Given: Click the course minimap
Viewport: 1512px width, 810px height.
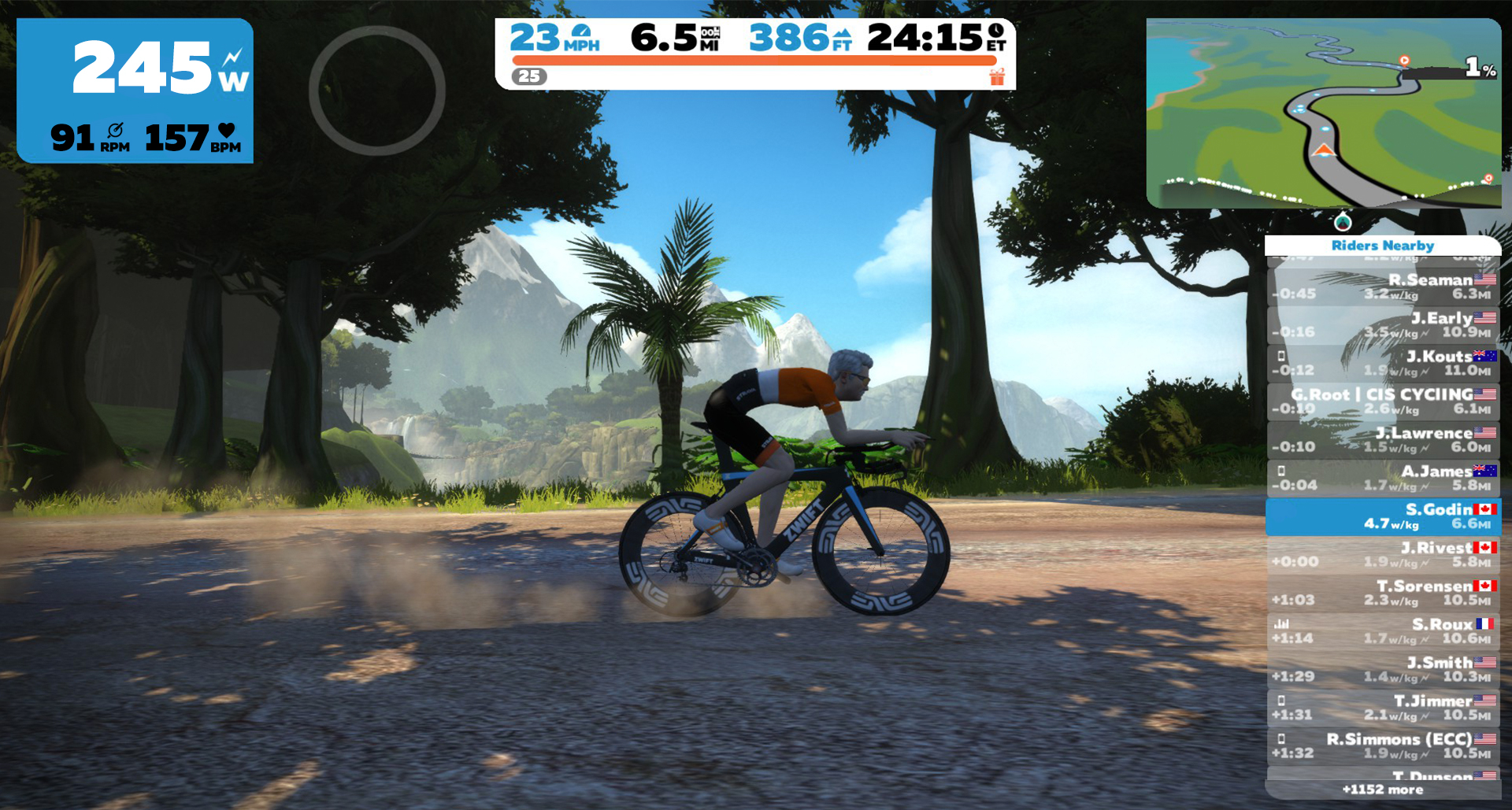Looking at the screenshot, I should coord(1323,113).
